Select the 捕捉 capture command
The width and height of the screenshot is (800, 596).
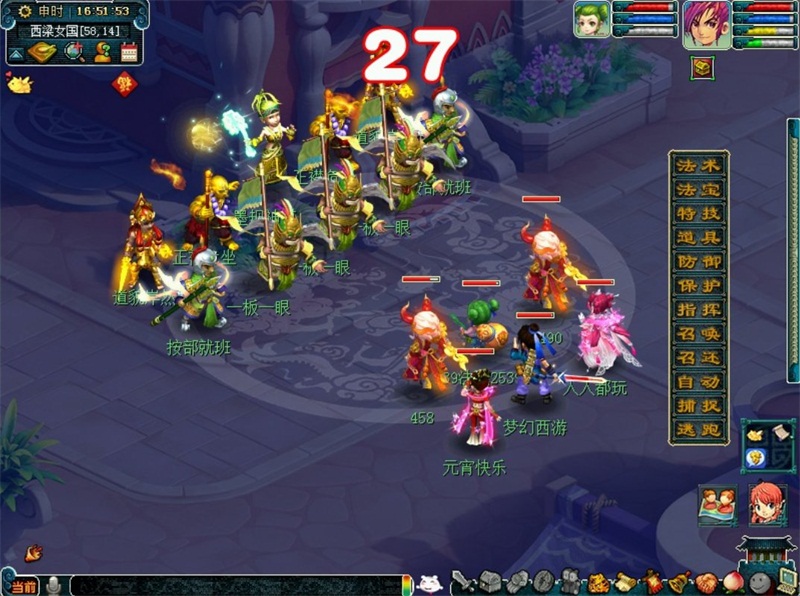coord(700,405)
